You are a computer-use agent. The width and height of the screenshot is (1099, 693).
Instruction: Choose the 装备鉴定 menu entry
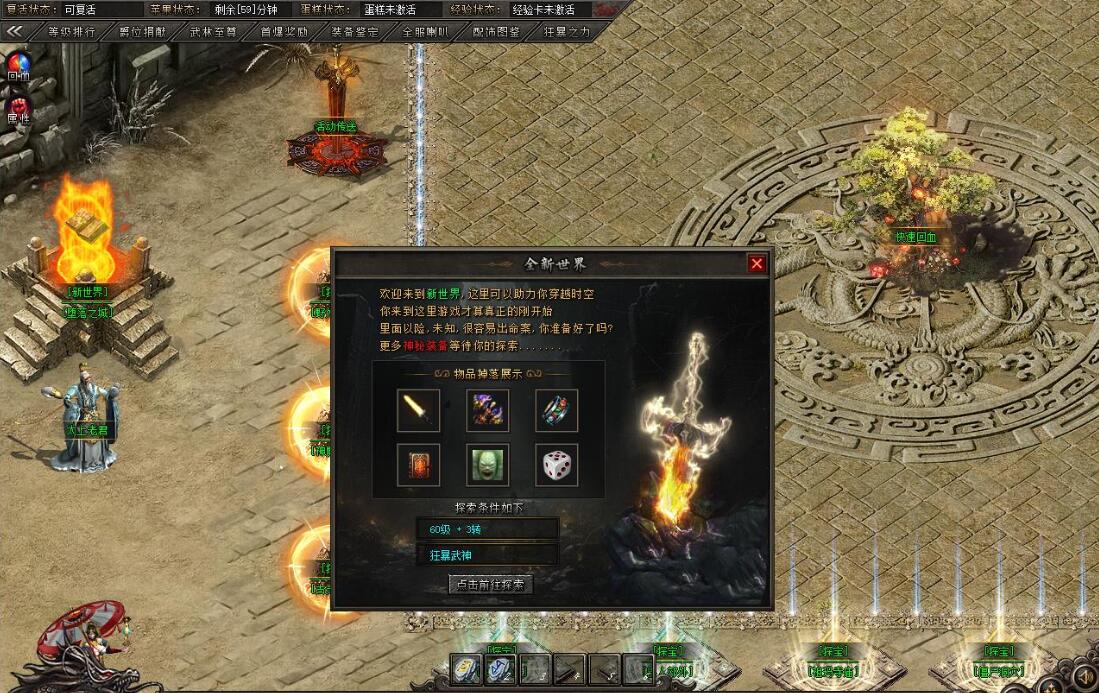(355, 31)
